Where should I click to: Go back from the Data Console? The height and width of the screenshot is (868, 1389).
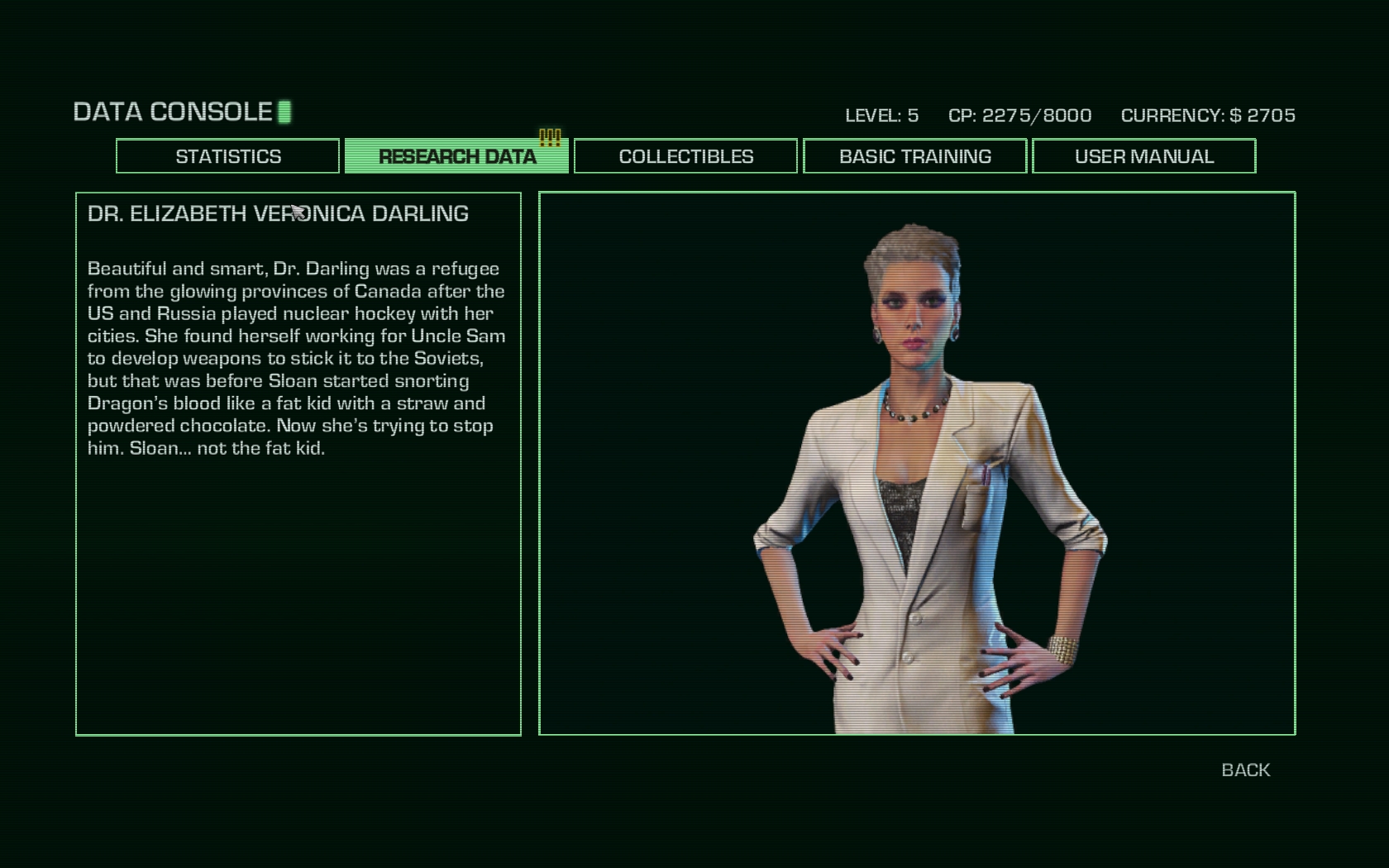[1245, 770]
